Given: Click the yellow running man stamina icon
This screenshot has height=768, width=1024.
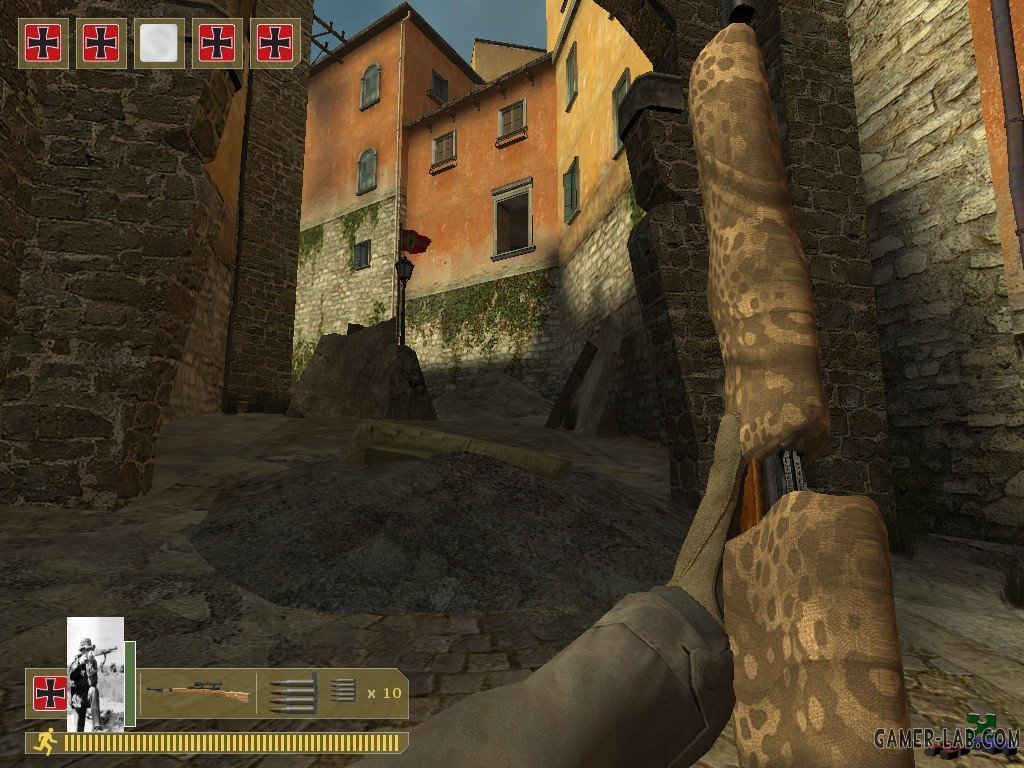Looking at the screenshot, I should click(43, 741).
